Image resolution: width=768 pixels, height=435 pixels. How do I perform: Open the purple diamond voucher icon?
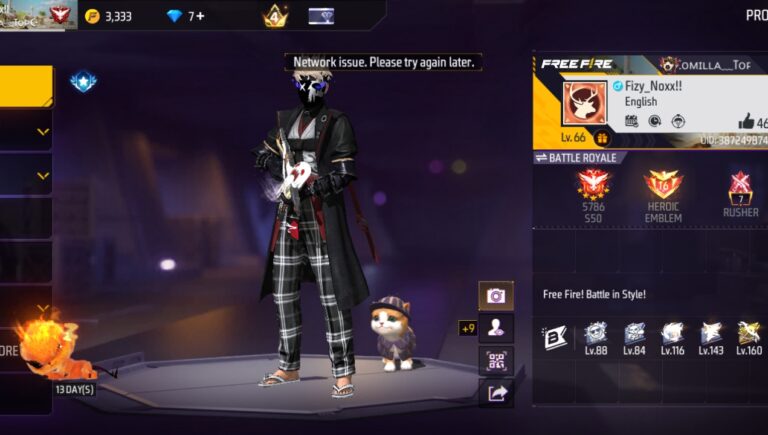(321, 16)
